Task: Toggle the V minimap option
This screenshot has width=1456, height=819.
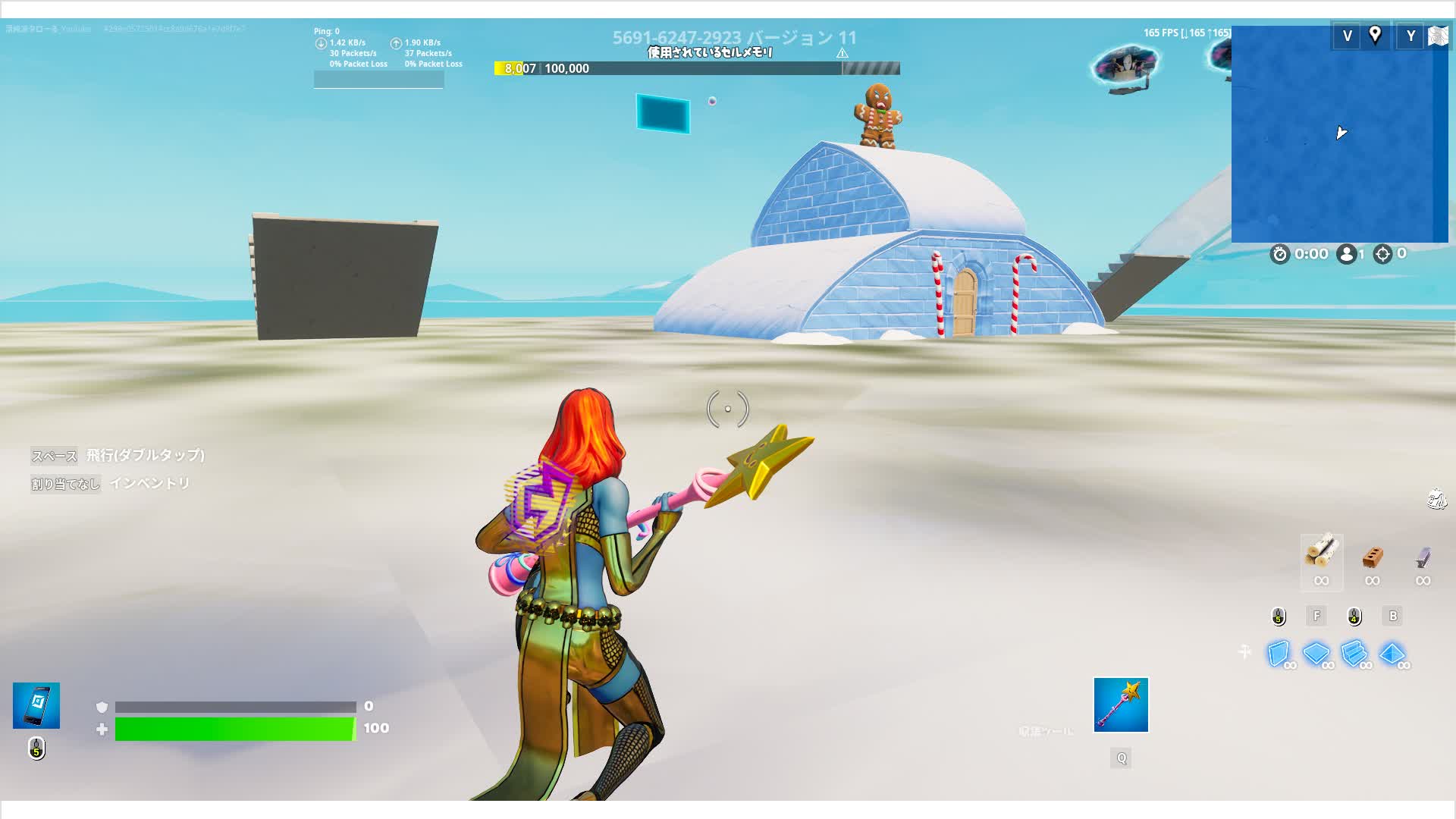Action: point(1348,36)
